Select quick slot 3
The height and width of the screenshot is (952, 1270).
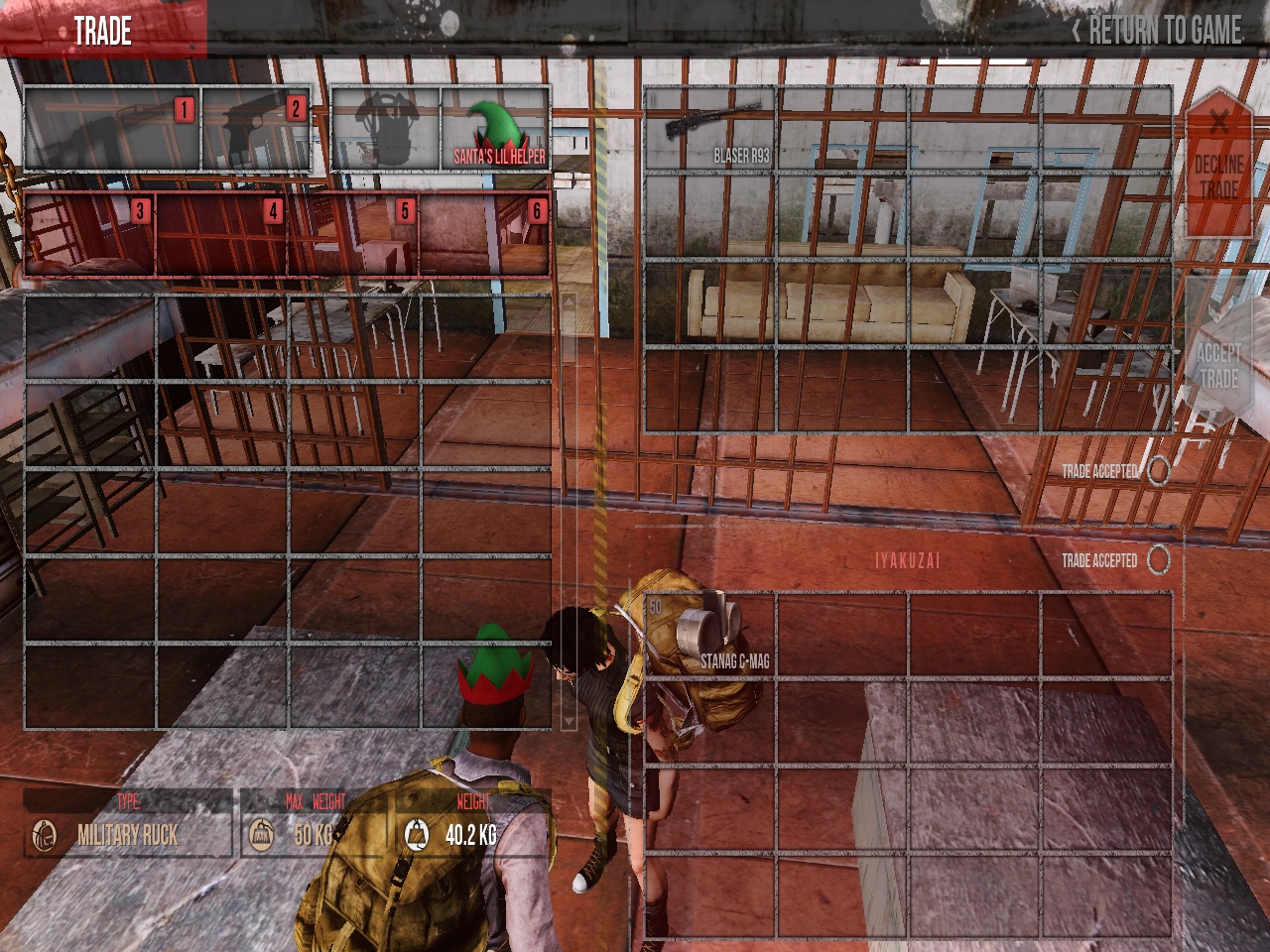point(89,234)
